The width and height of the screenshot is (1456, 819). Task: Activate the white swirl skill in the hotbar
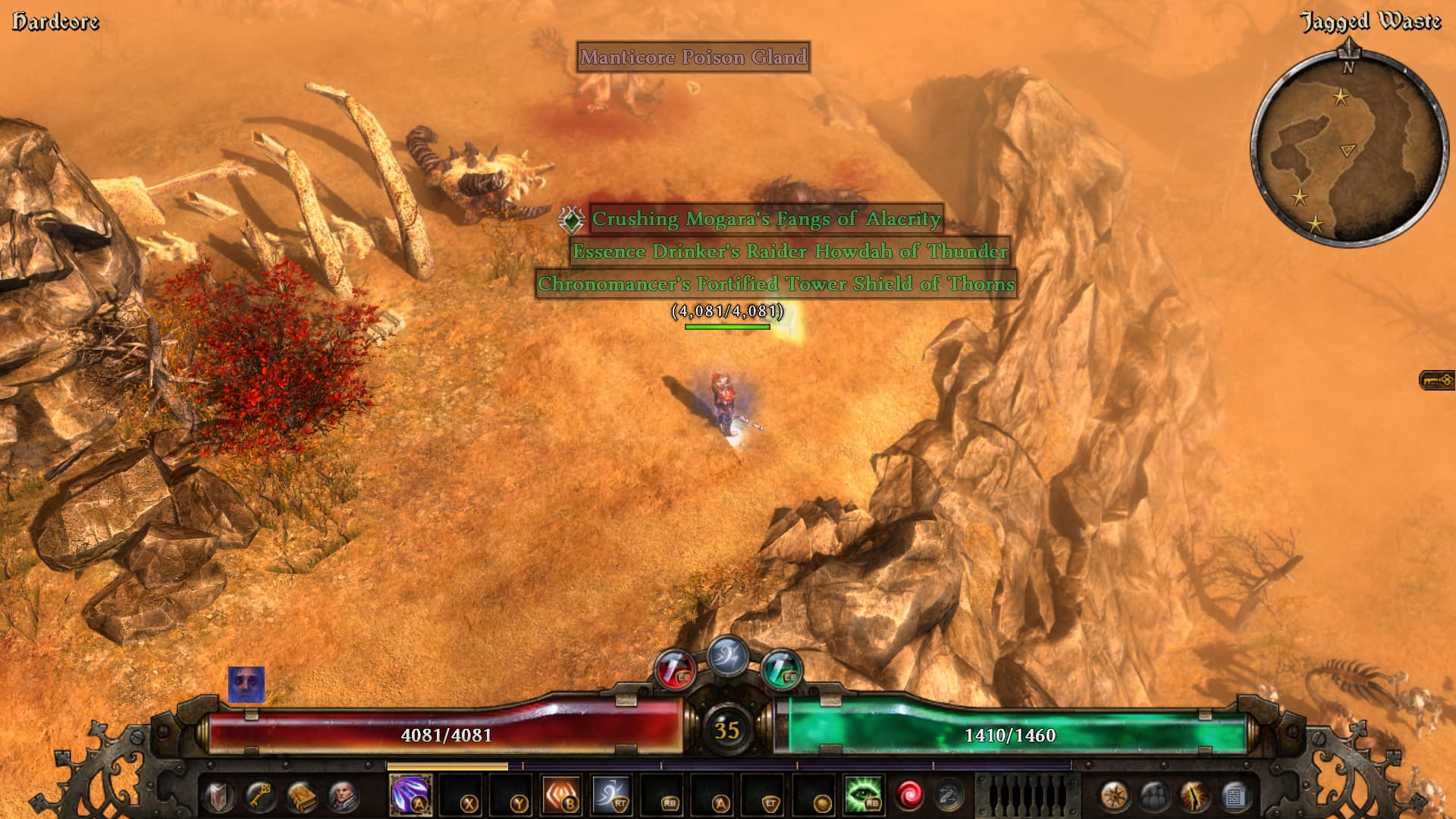coord(611,795)
